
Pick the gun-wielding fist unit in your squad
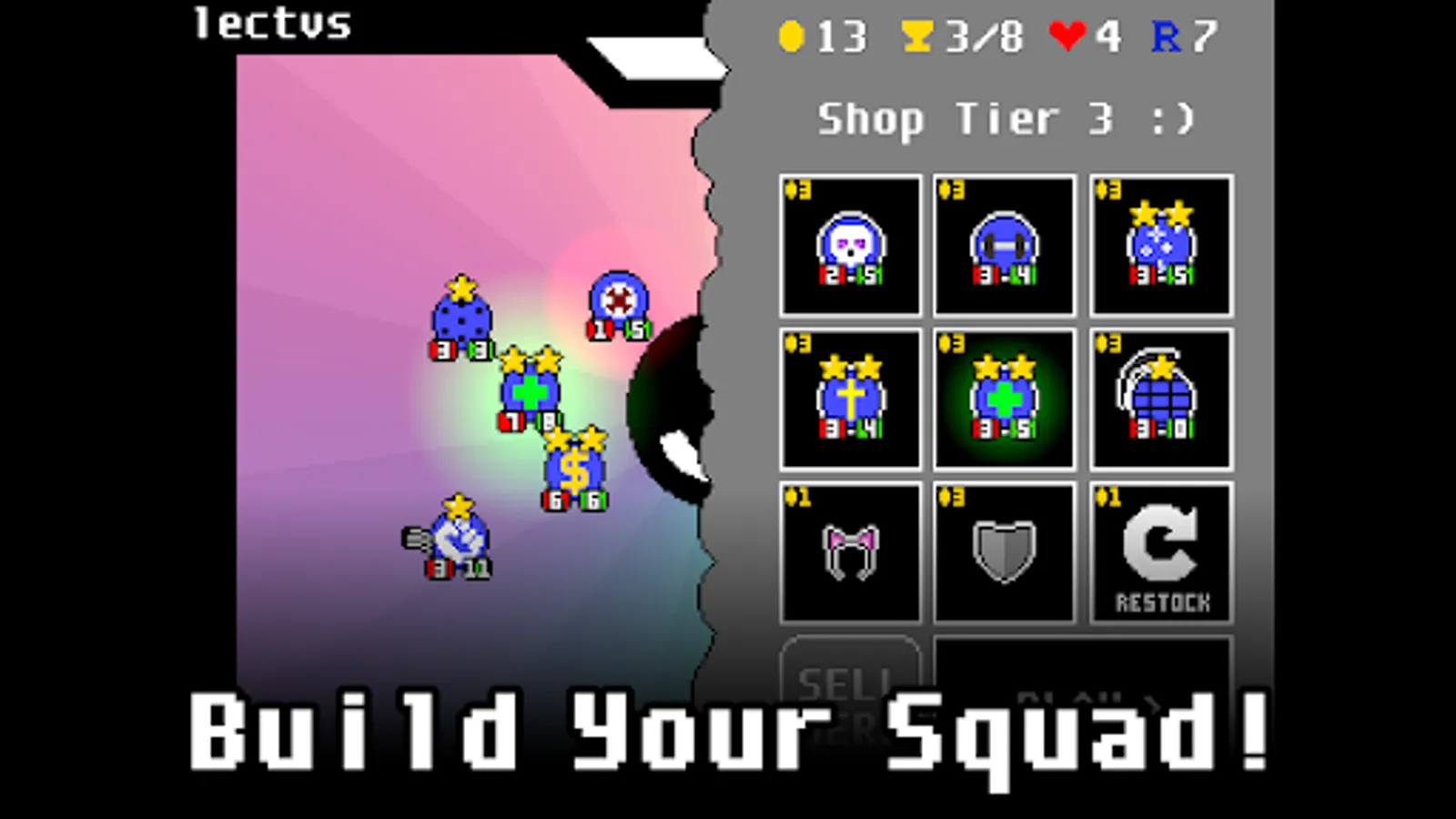click(x=458, y=542)
